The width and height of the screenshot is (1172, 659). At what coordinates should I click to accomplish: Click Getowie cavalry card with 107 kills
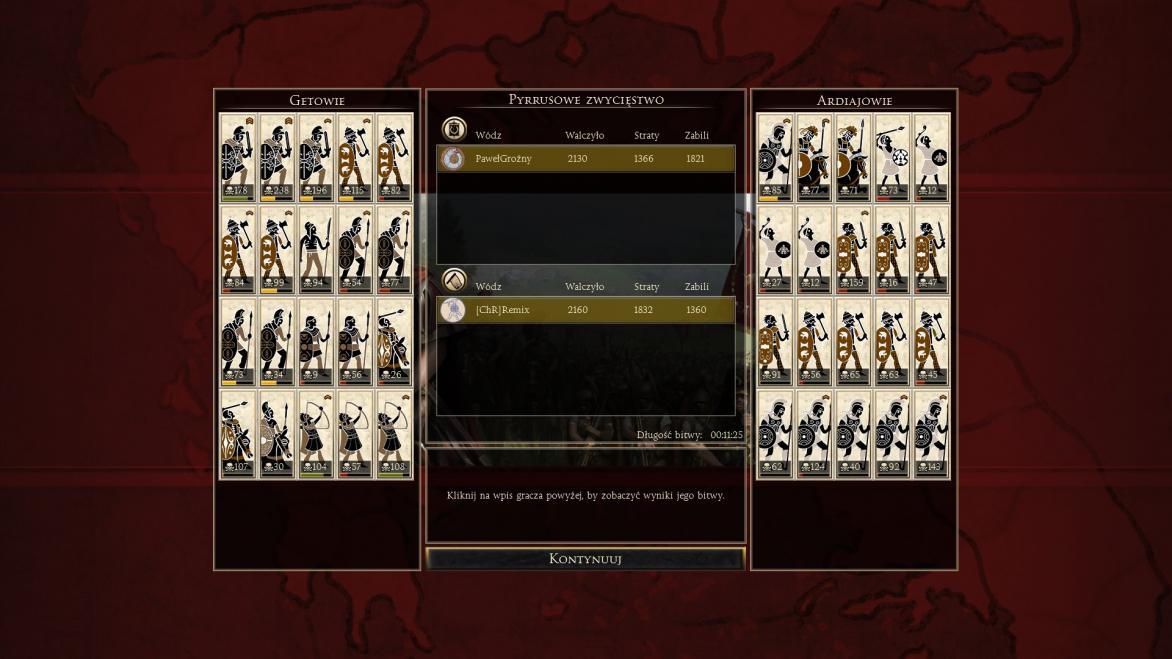238,434
